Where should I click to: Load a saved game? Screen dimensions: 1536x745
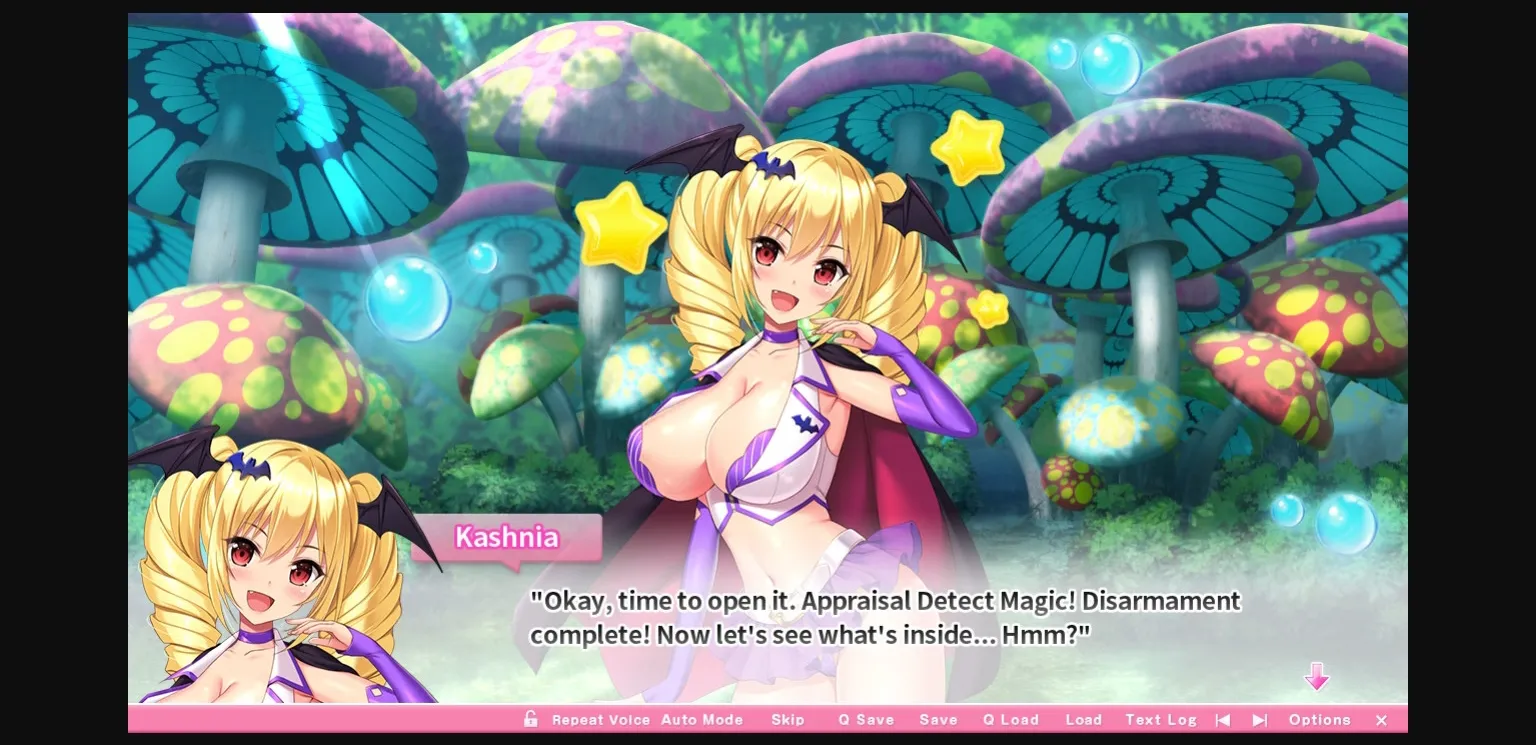click(1084, 719)
